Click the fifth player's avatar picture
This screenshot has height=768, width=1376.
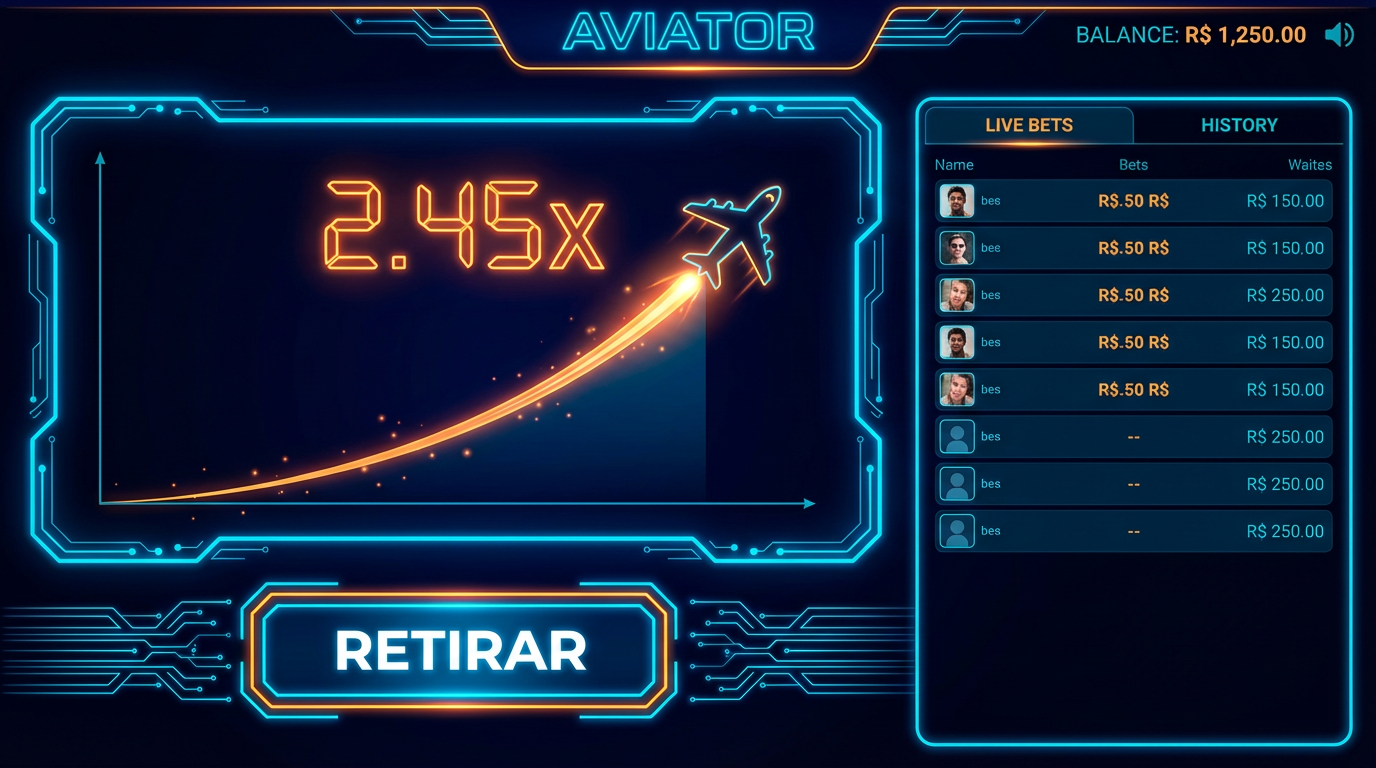coord(957,389)
